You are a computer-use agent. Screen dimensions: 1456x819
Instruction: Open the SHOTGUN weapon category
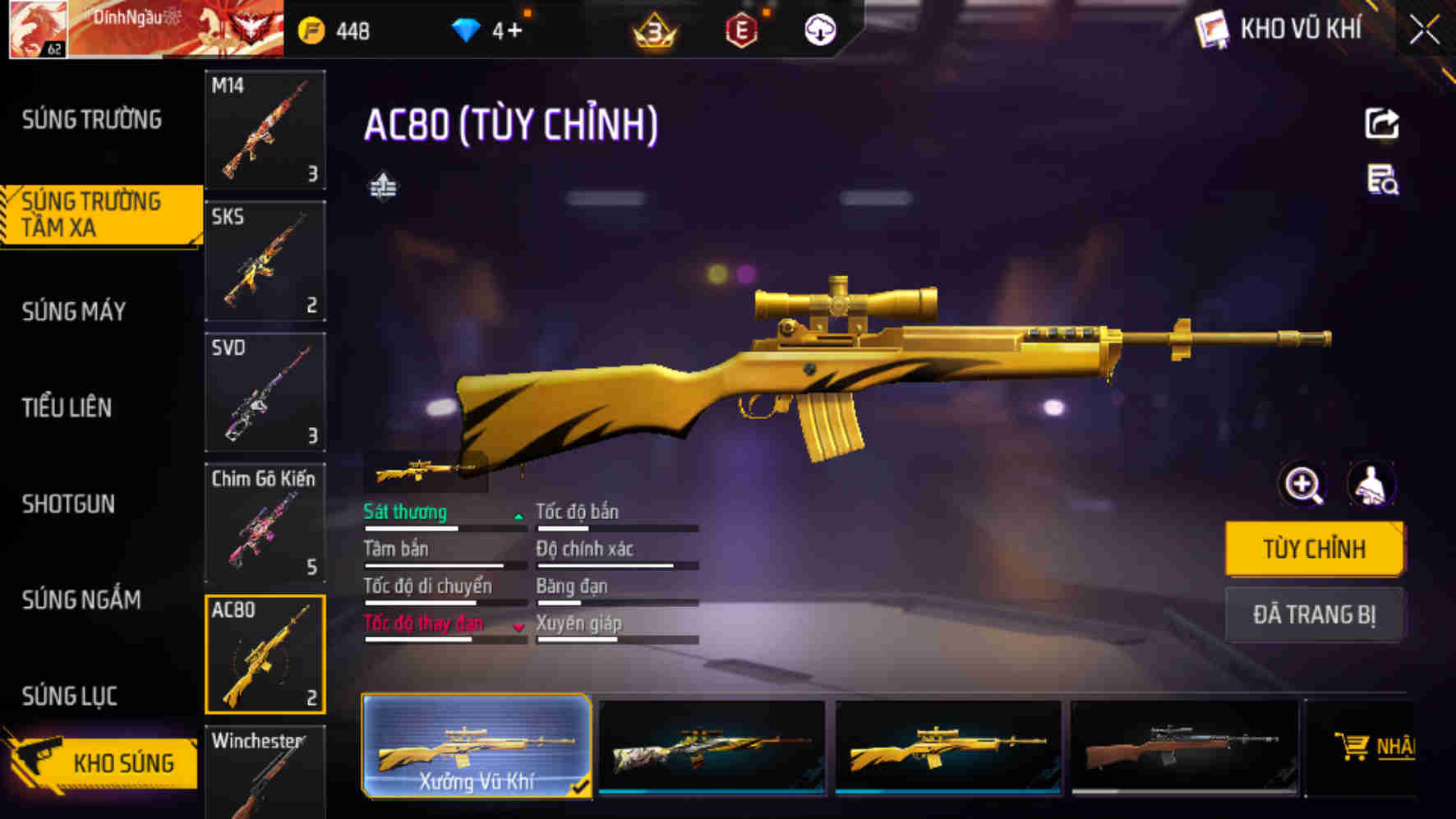[x=69, y=504]
